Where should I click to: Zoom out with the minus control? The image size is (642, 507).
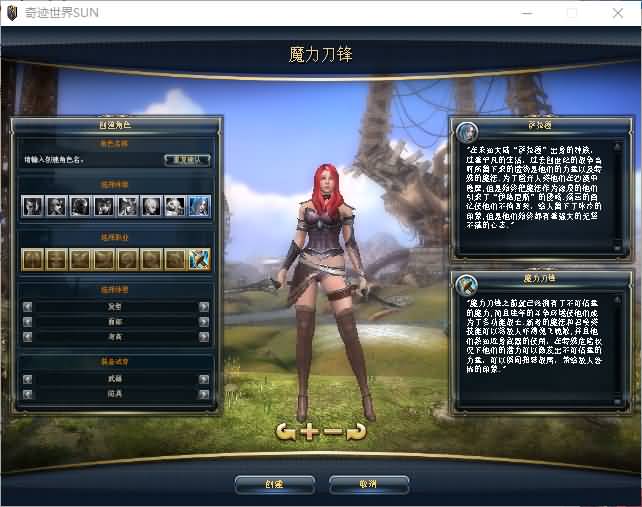[x=332, y=432]
